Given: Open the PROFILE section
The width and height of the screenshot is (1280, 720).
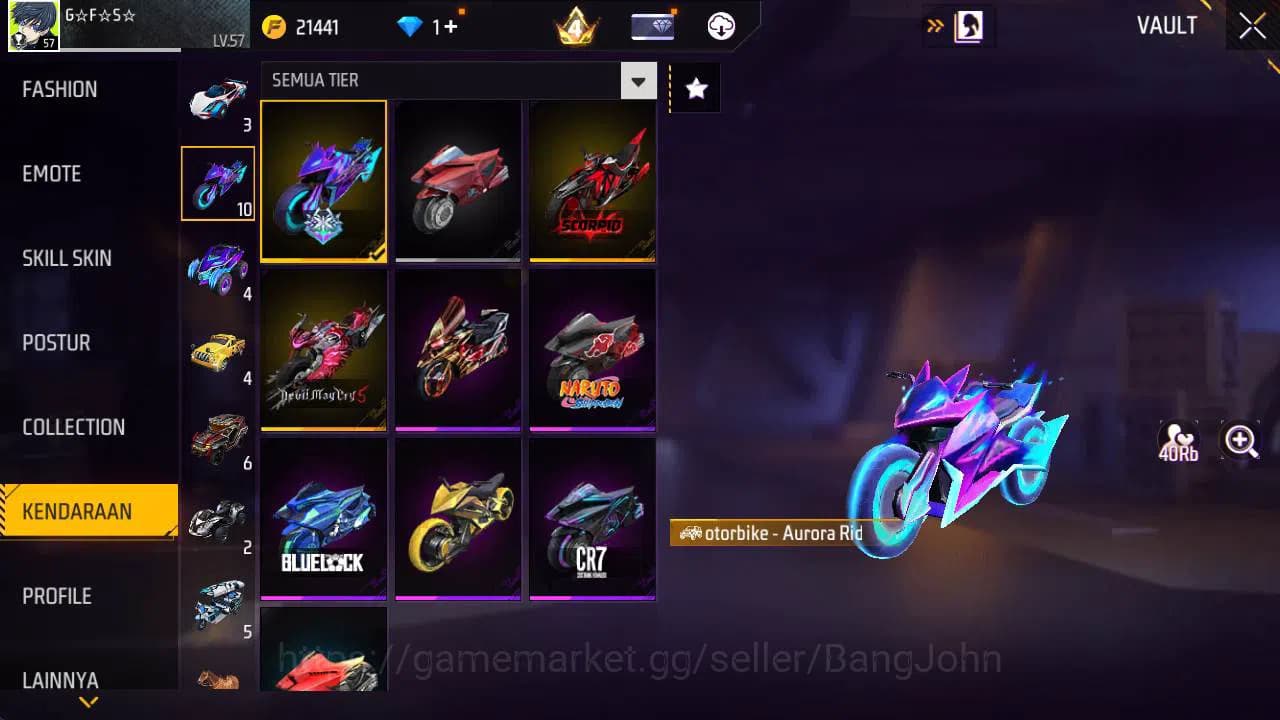Looking at the screenshot, I should pyautogui.click(x=57, y=596).
